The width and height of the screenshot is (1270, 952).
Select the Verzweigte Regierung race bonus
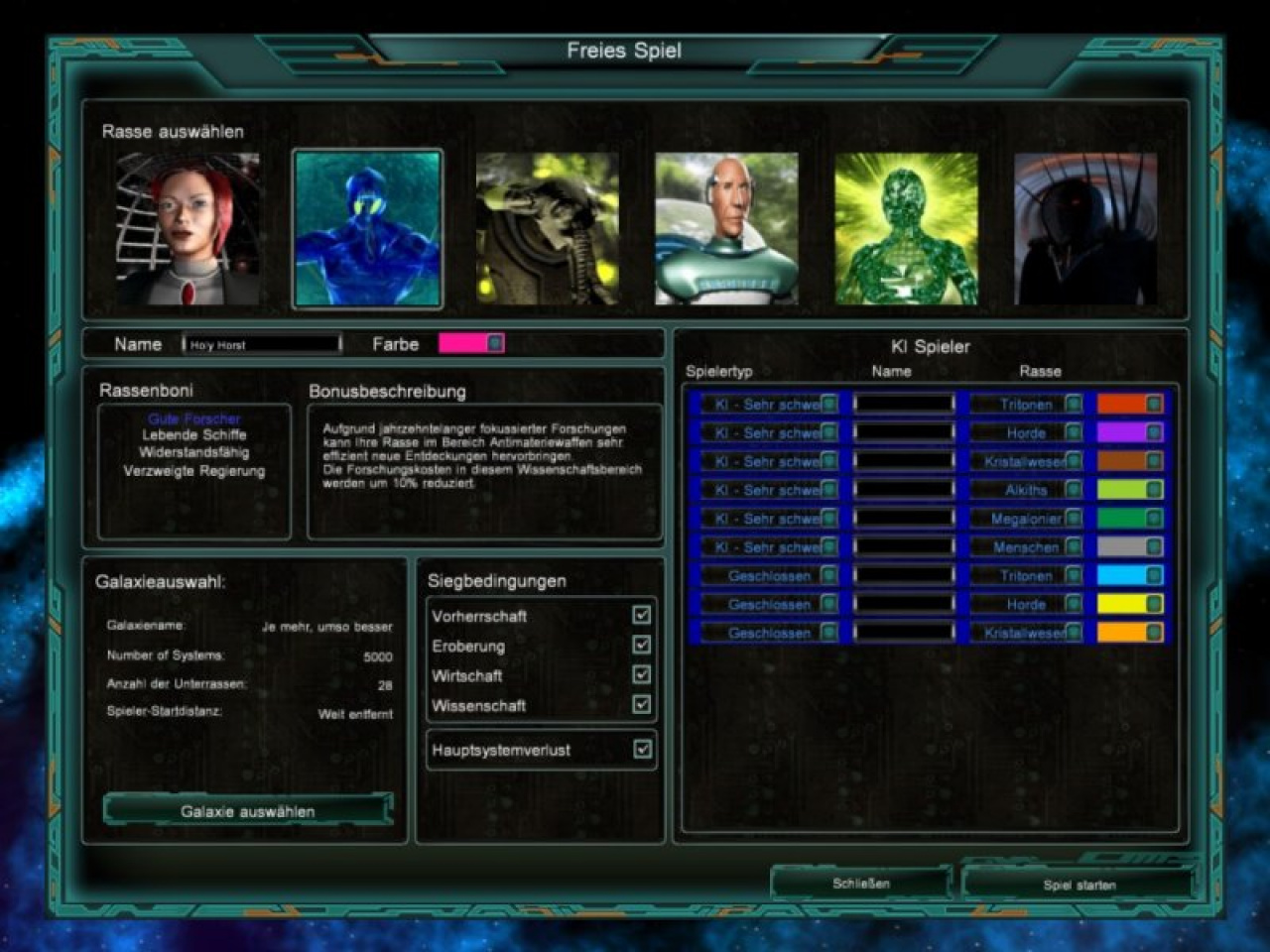click(x=194, y=471)
